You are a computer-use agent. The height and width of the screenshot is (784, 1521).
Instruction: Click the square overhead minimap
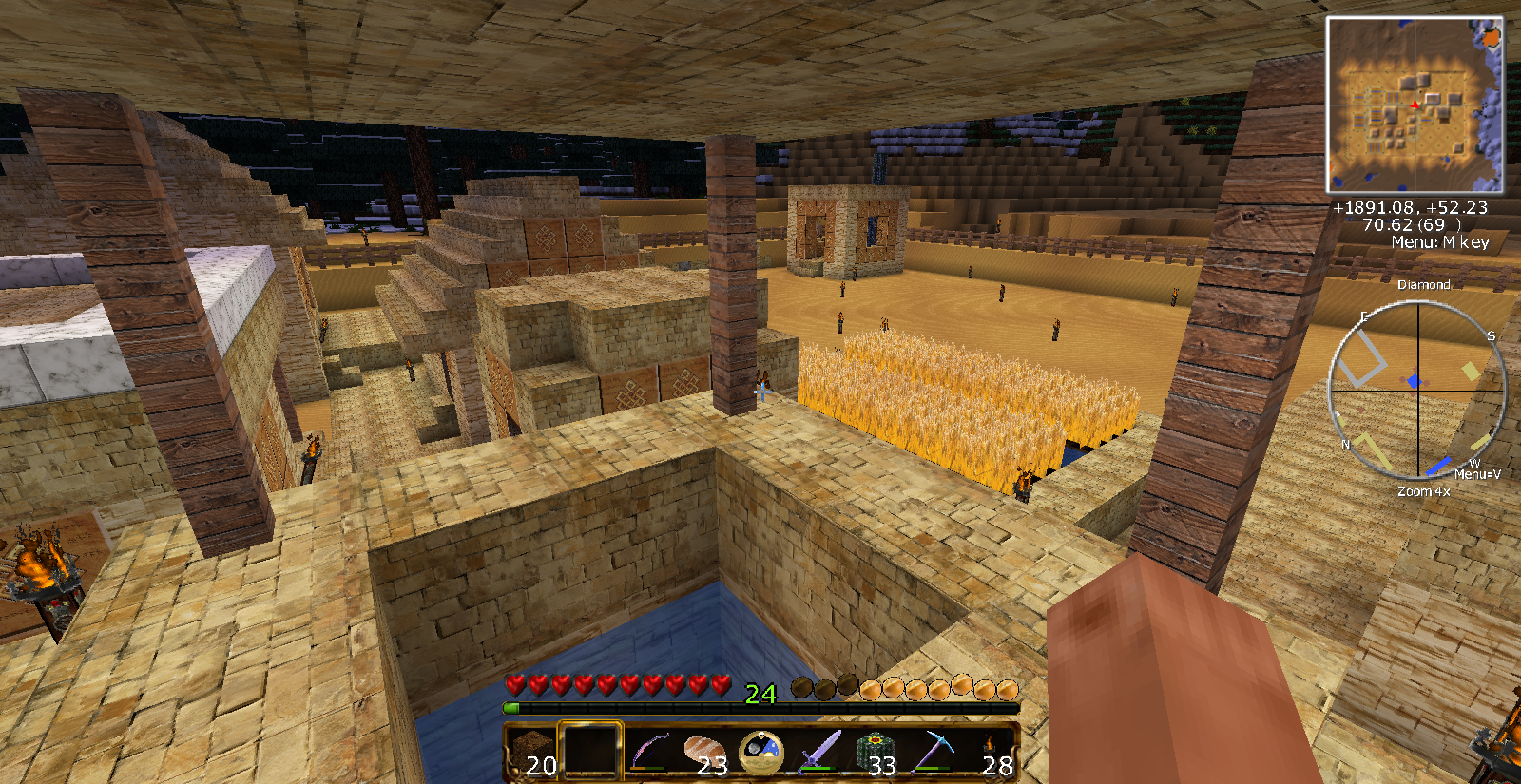tap(1415, 105)
